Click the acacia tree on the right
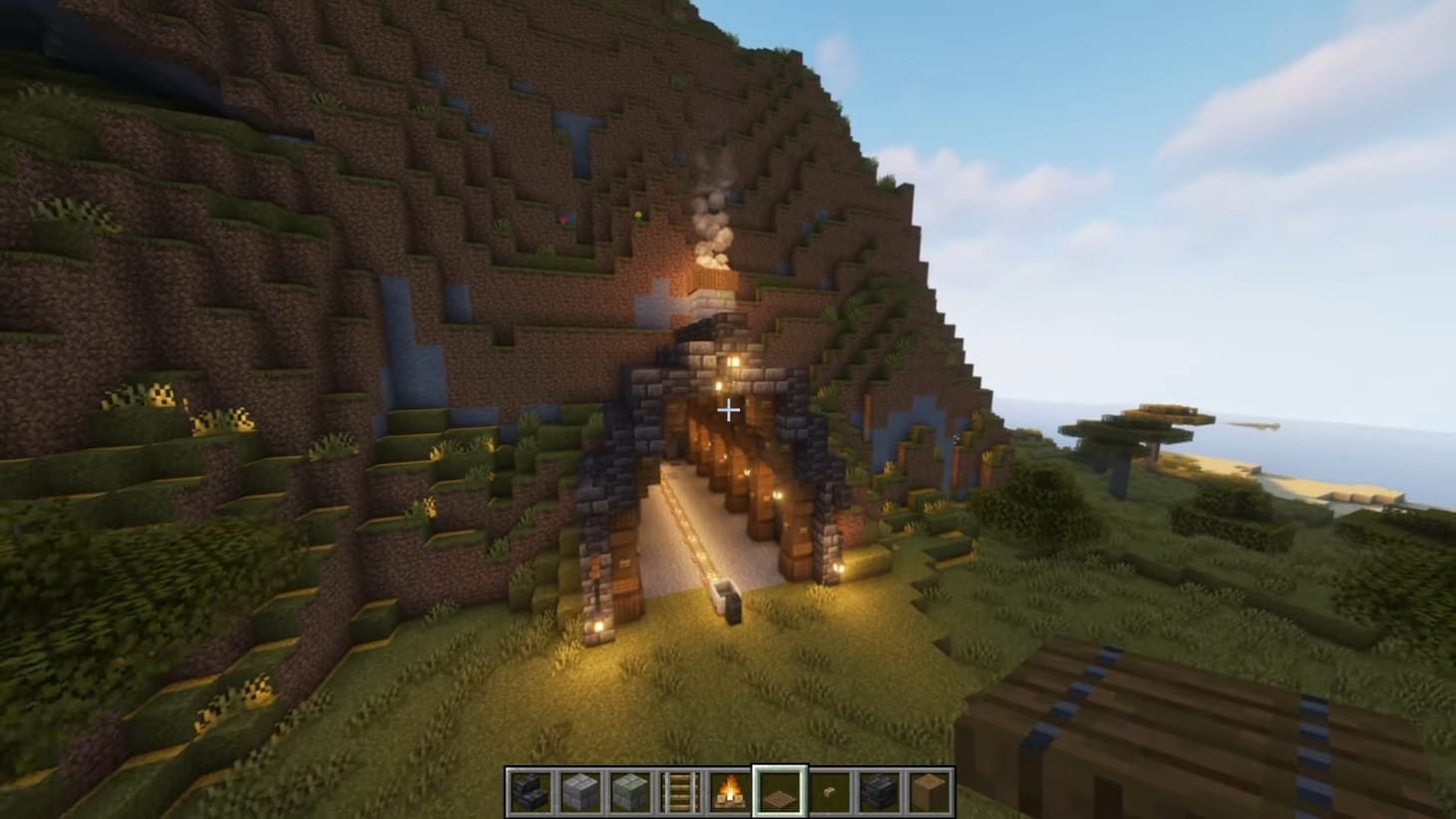The height and width of the screenshot is (819, 1456). [x=1147, y=429]
